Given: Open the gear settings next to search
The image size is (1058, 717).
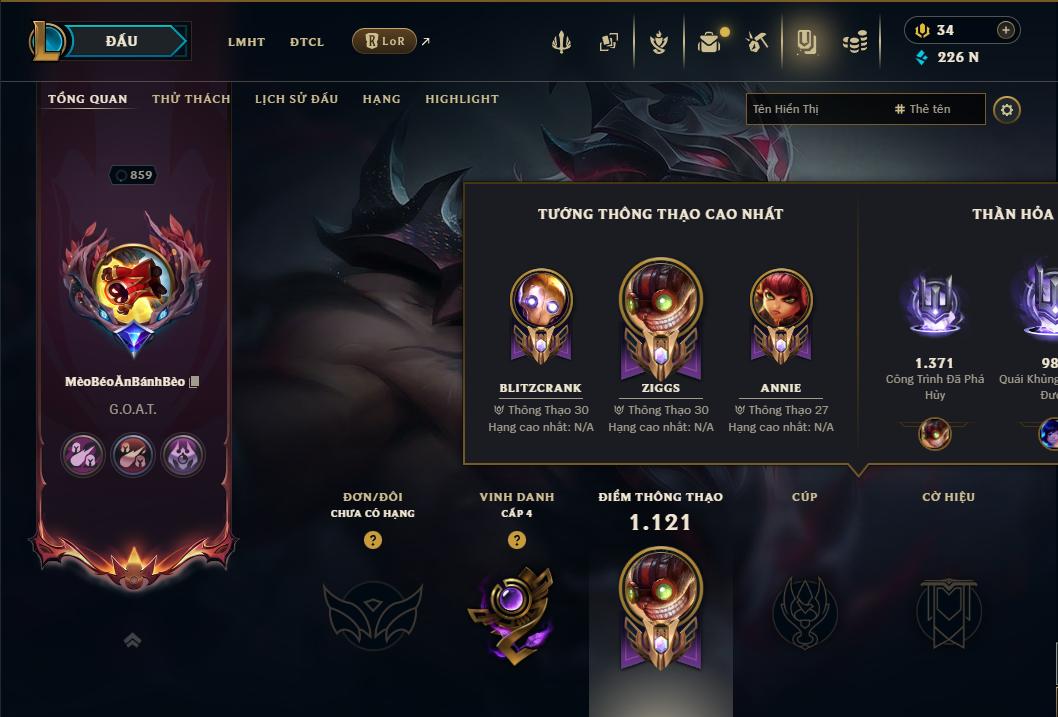Looking at the screenshot, I should [x=1007, y=109].
